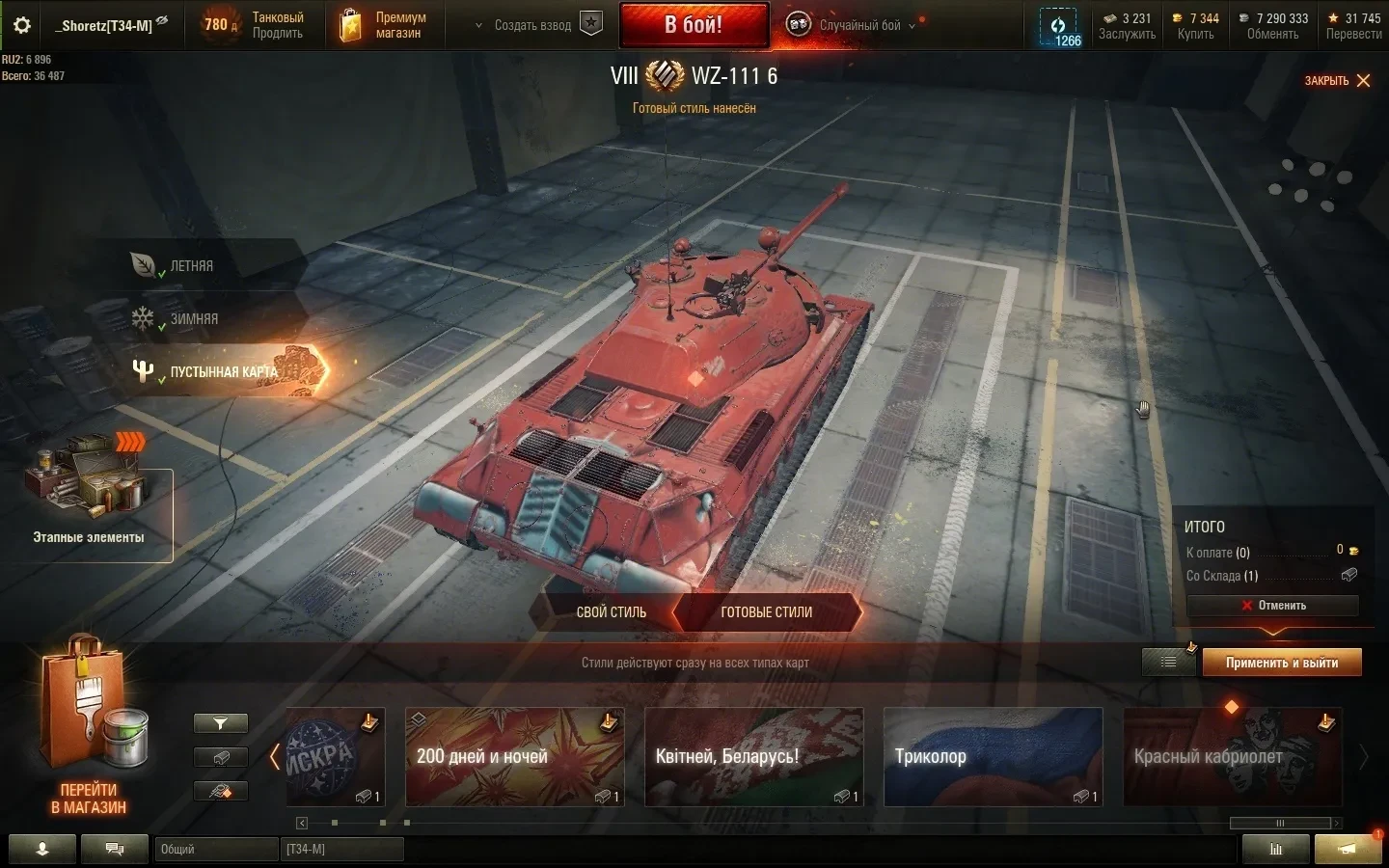Choose the Красный кабриолет style
Viewport: 1389px width, 868px height.
coord(1232,757)
